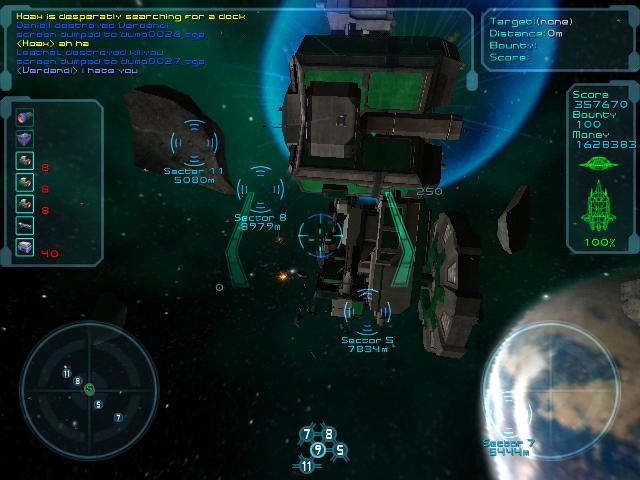
Task: Target the Sector 8 waypoint marker
Action: [260, 189]
